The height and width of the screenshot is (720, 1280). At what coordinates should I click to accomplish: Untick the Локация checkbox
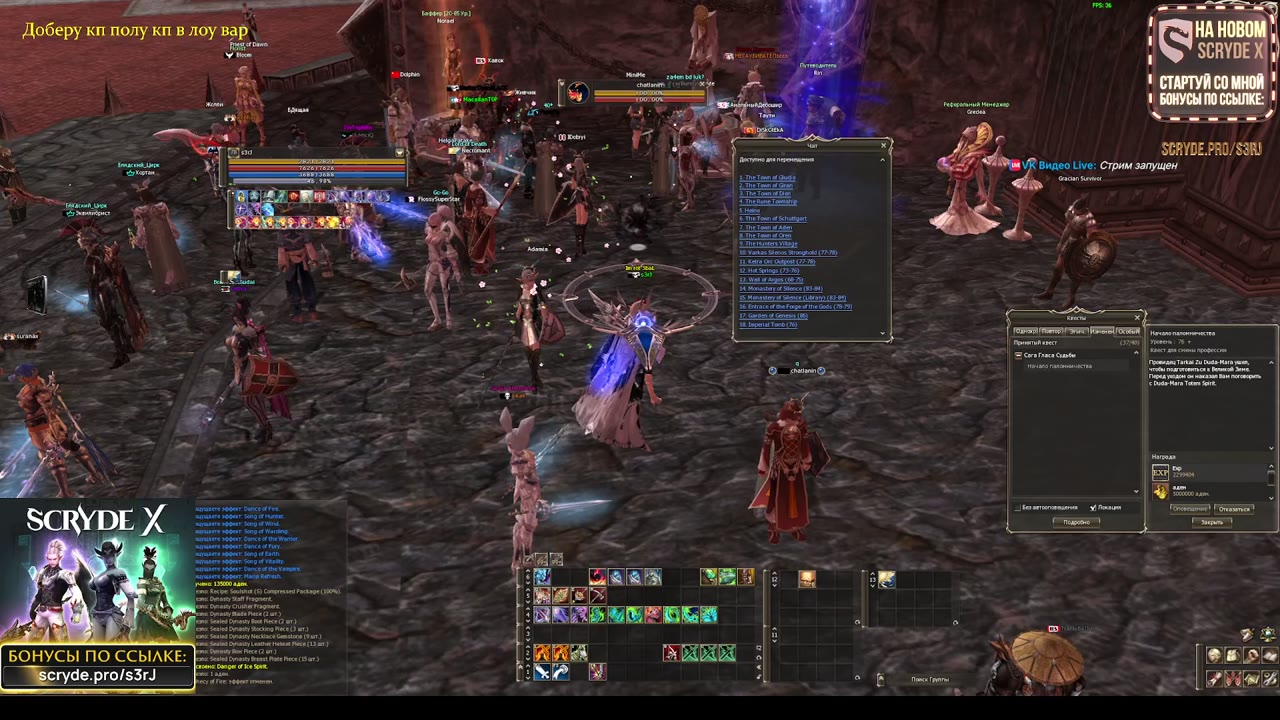(1093, 508)
